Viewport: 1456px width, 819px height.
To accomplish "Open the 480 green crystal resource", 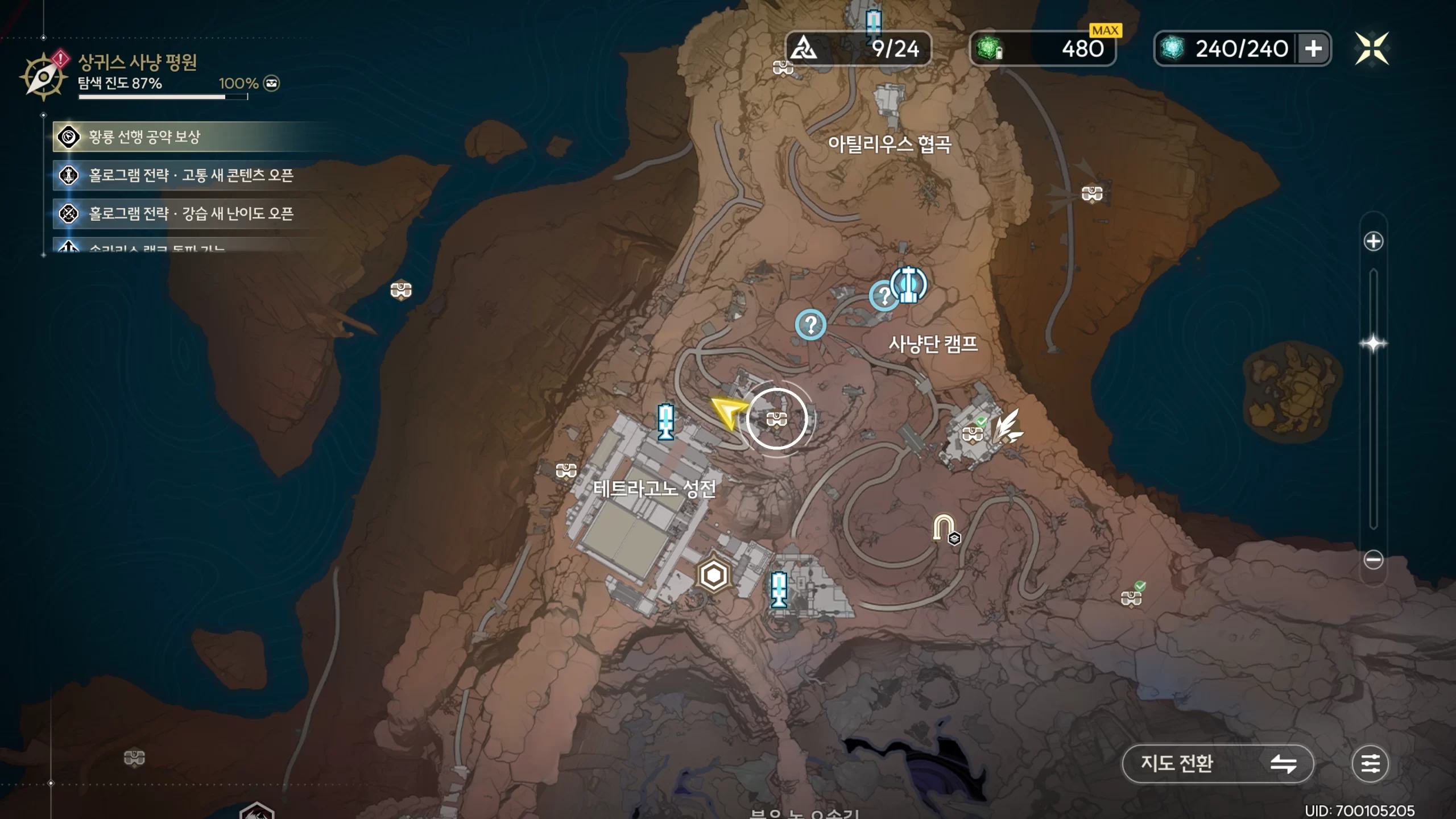I will pos(1042,49).
